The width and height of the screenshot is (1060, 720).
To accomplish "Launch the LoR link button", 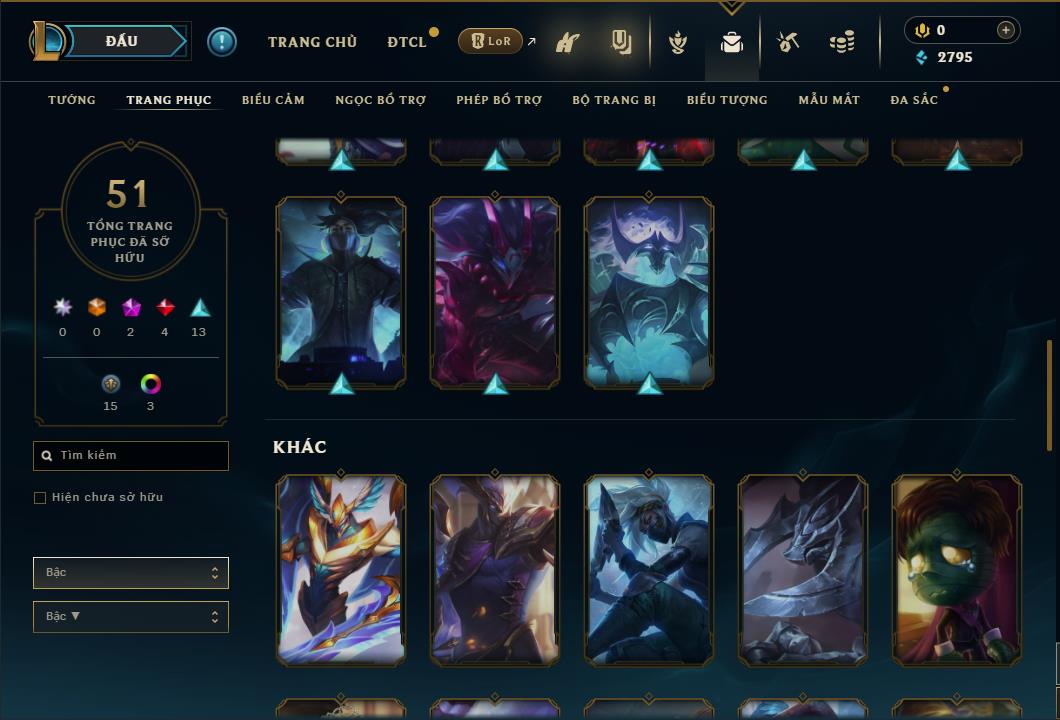I will [490, 41].
